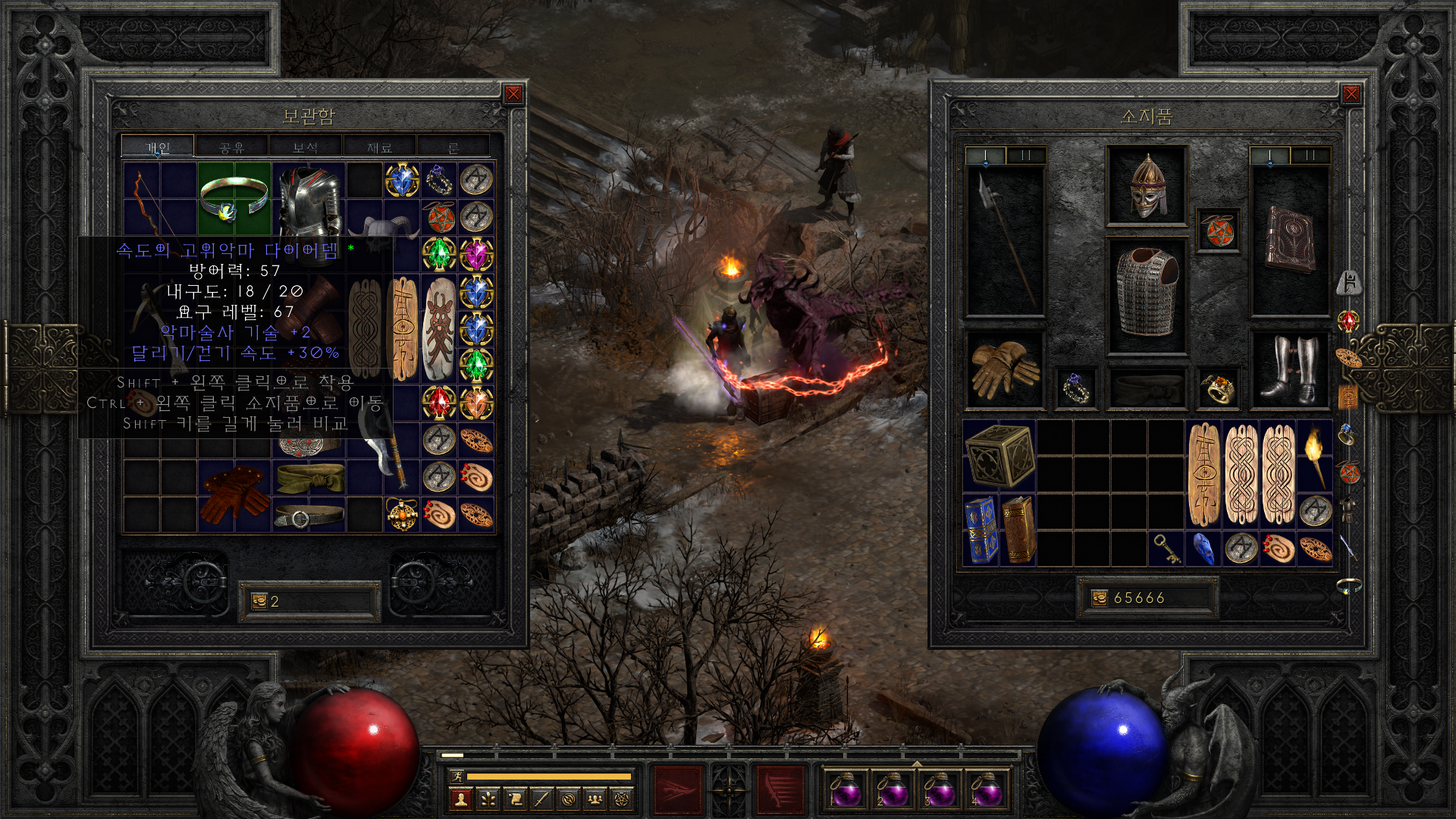1456x819 pixels.
Task: Select the equipped boots slot
Action: pyautogui.click(x=1289, y=370)
